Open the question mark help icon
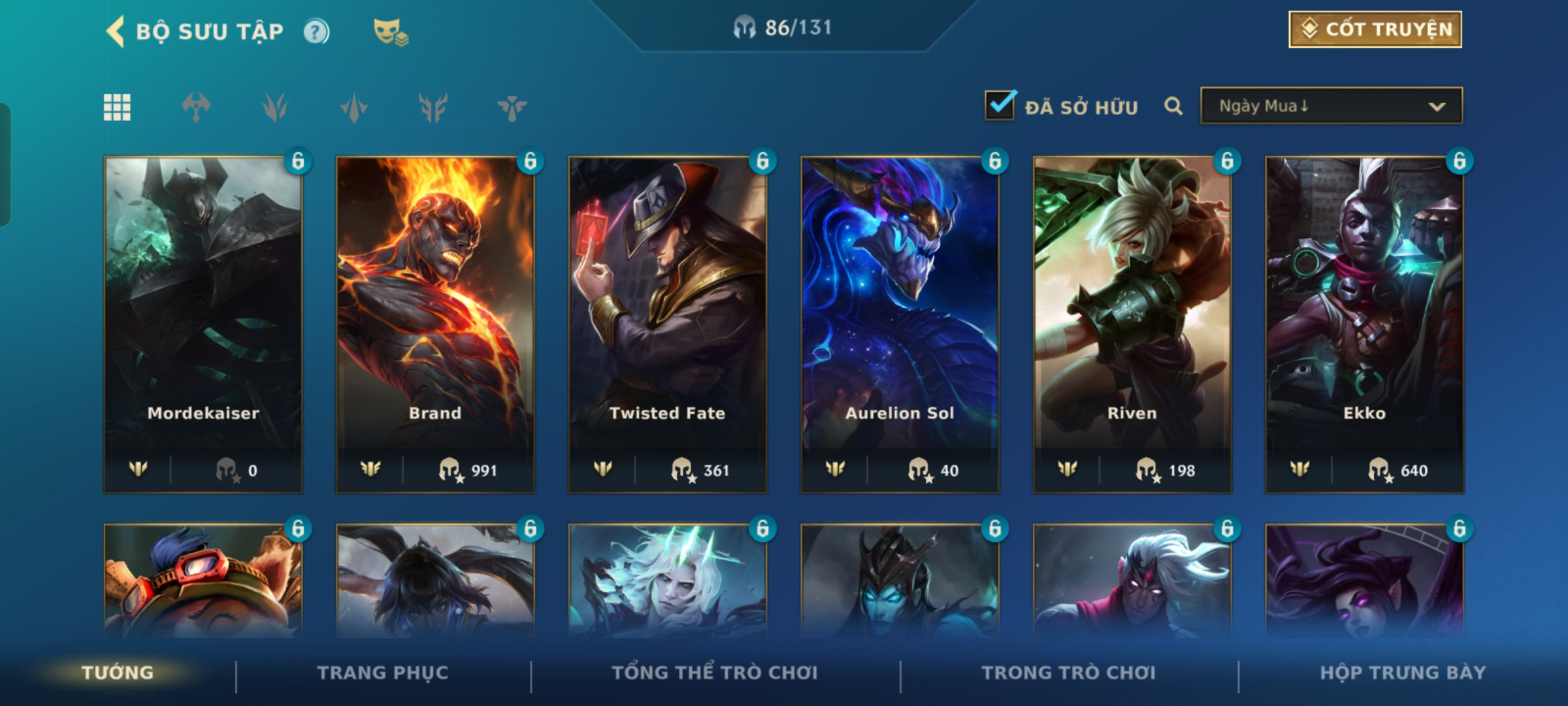The height and width of the screenshot is (706, 1568). pos(316,31)
